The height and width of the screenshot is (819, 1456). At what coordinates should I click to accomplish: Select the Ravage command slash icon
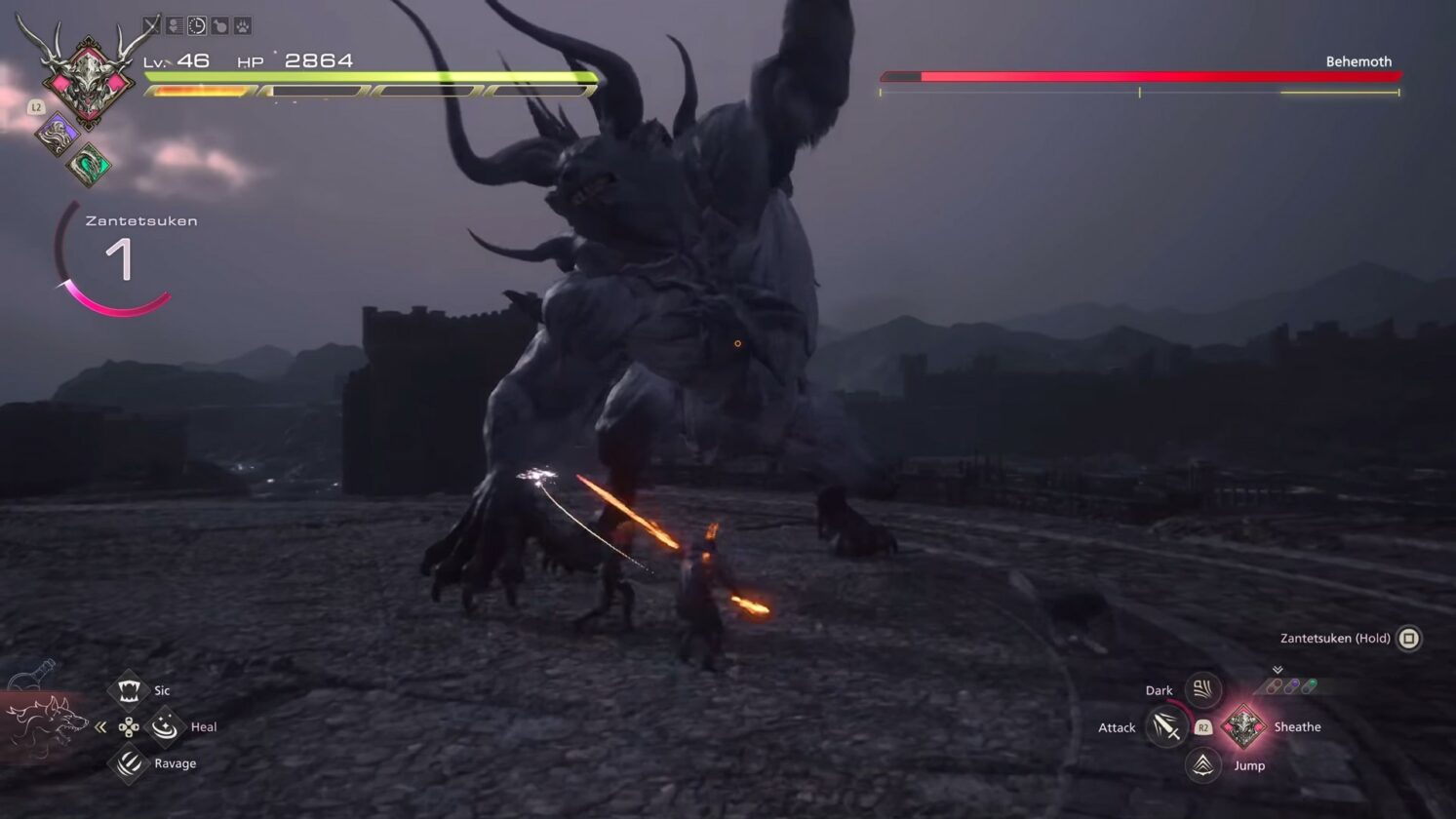pos(130,763)
